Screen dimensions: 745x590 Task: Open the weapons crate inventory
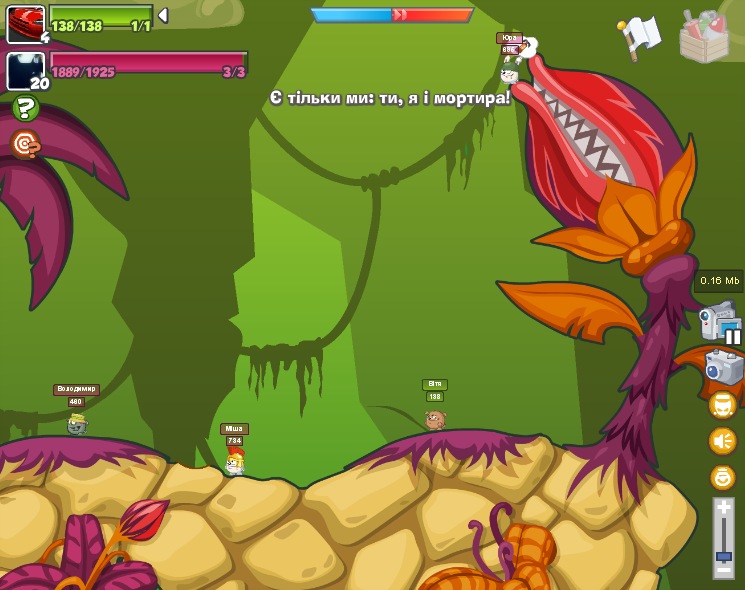click(x=704, y=36)
